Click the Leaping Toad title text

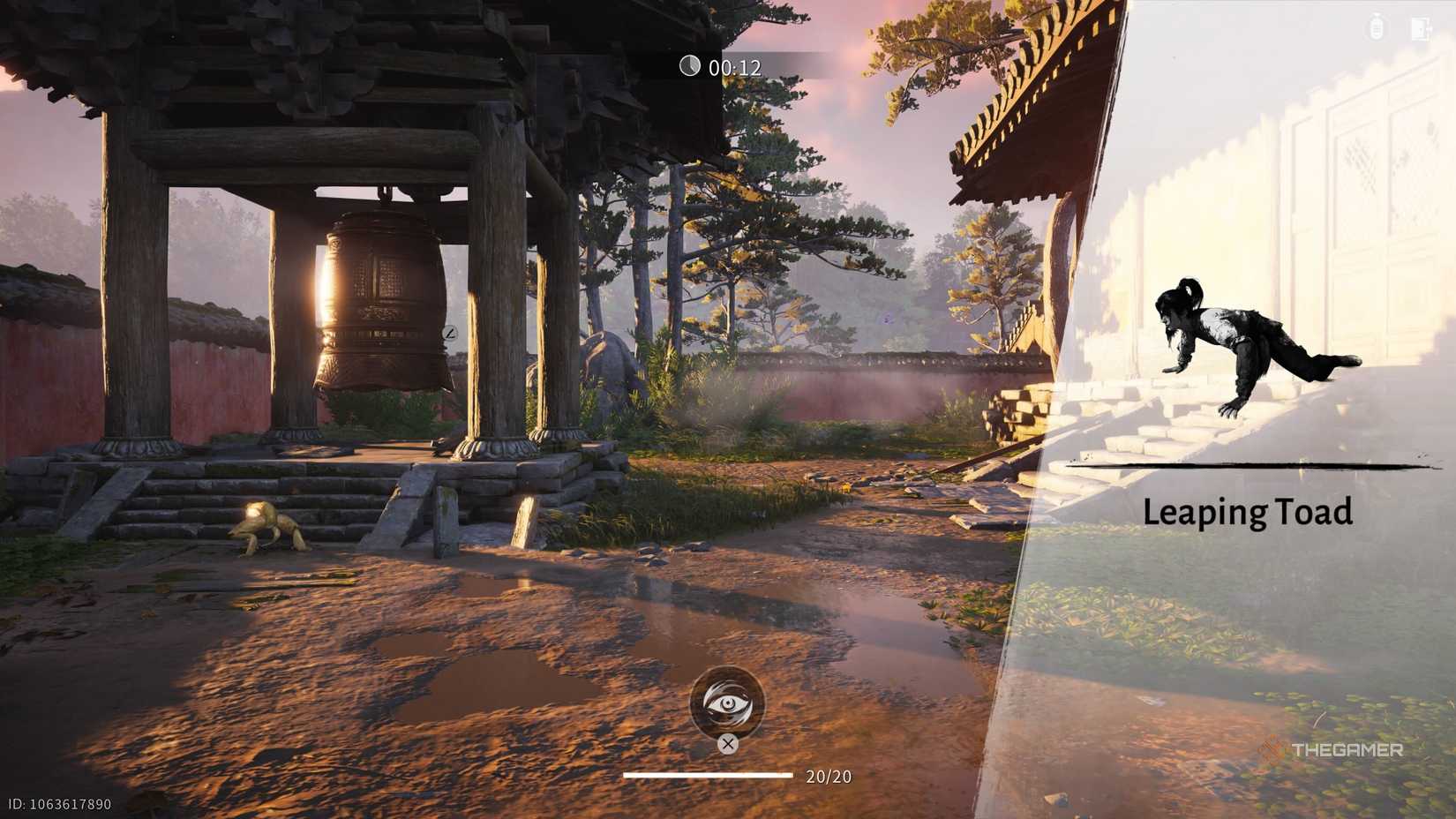[x=1250, y=512]
